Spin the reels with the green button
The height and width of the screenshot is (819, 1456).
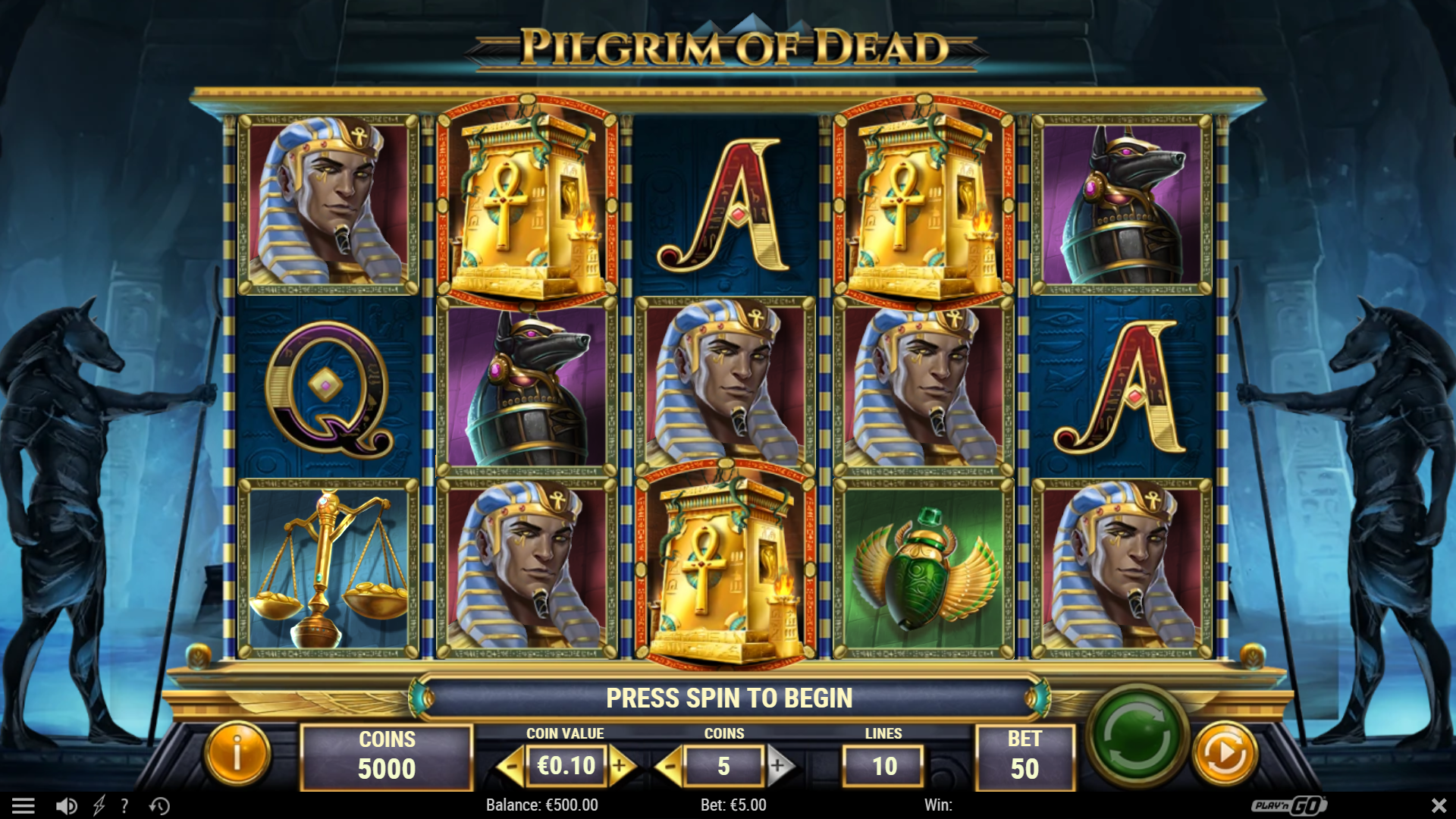tap(1136, 735)
